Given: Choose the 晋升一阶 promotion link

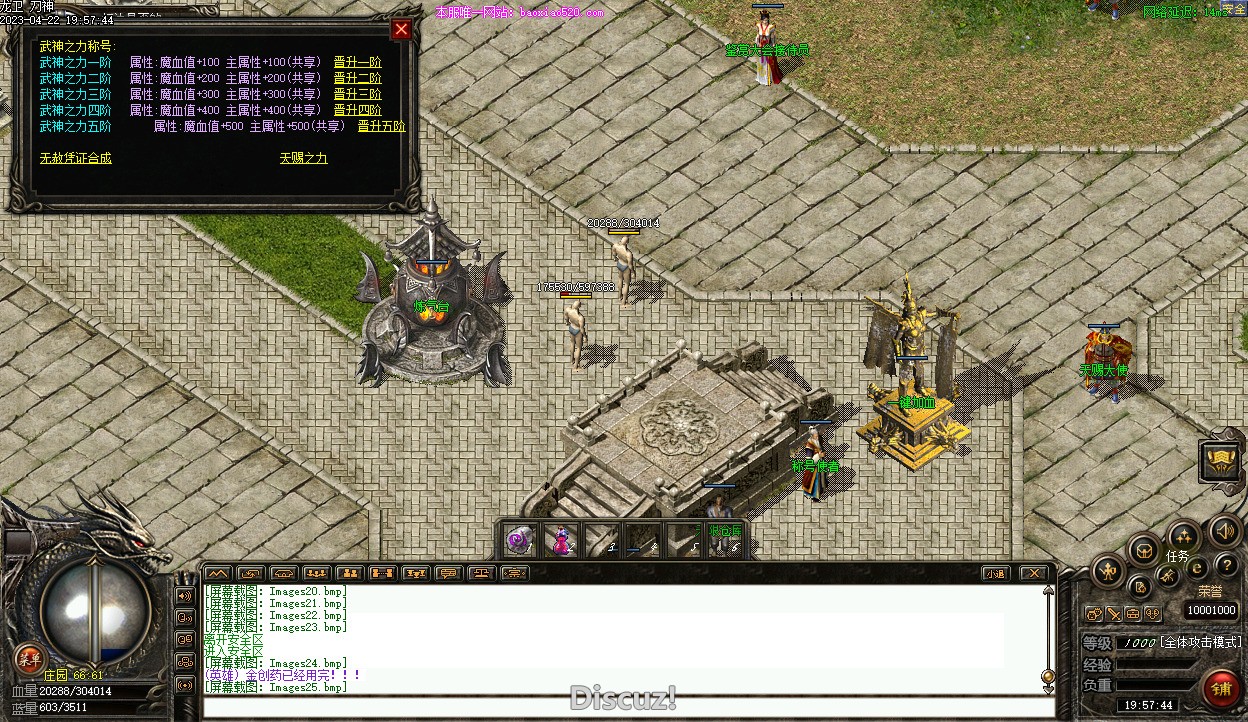Looking at the screenshot, I should tap(357, 62).
